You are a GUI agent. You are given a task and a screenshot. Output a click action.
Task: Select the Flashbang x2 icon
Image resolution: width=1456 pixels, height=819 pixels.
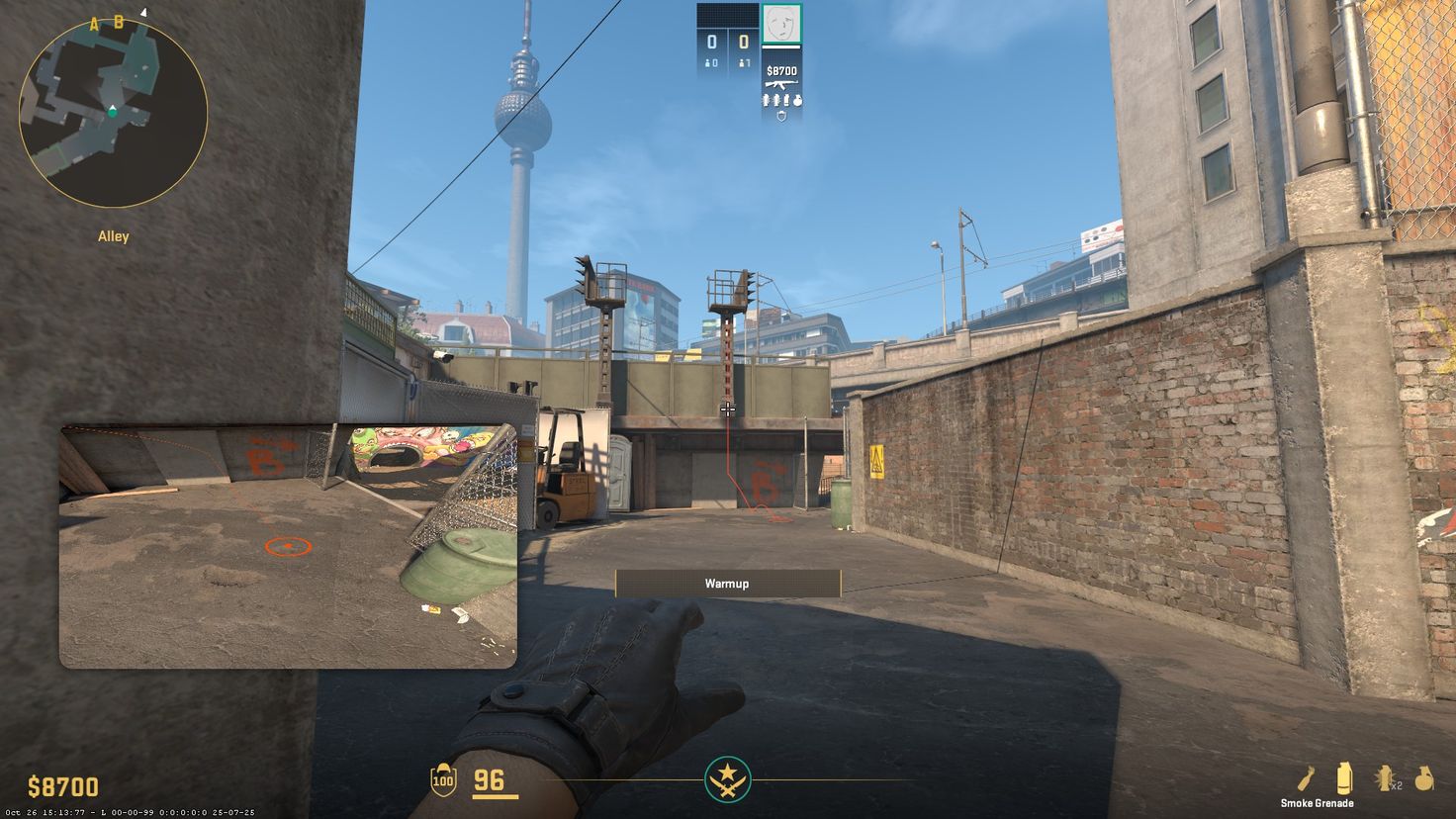point(1385,777)
